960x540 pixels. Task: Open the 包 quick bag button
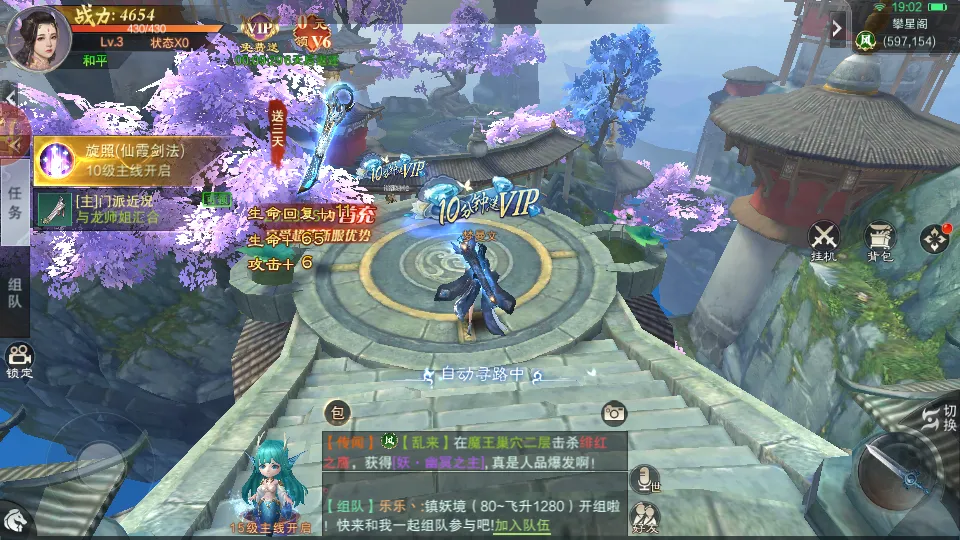(x=337, y=412)
